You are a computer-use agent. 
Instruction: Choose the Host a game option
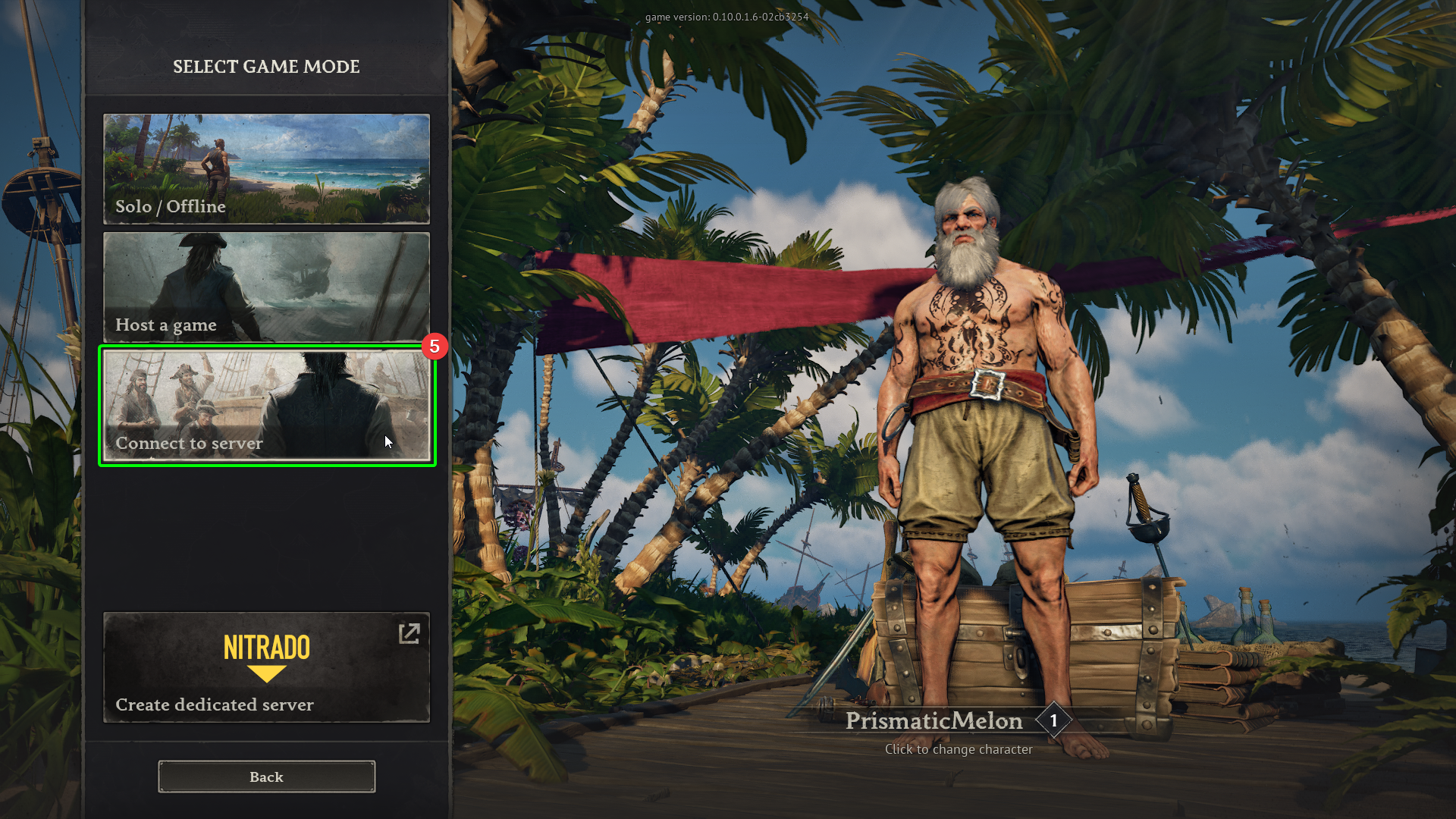pyautogui.click(x=266, y=287)
